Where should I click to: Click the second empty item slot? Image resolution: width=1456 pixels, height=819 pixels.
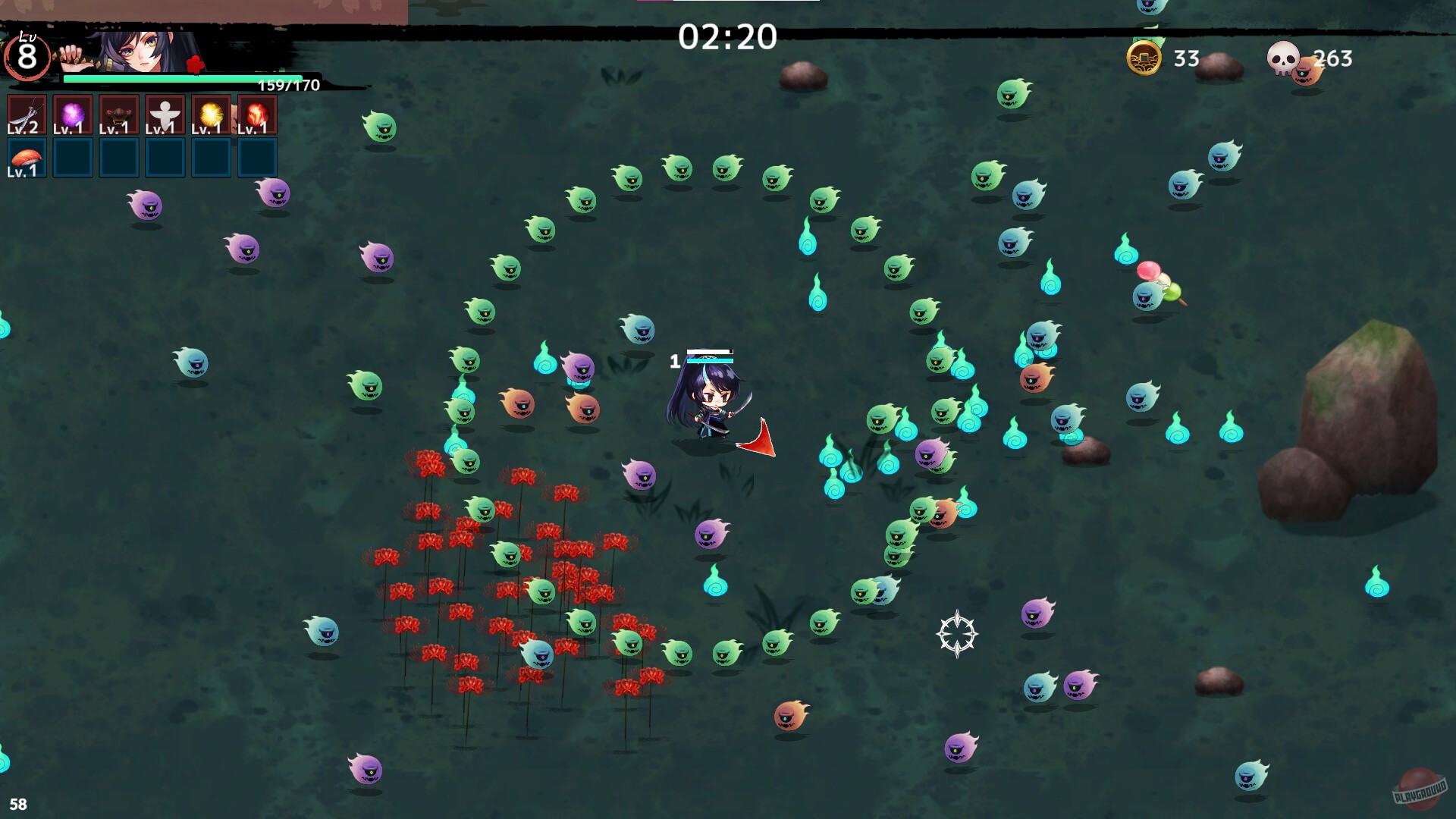118,158
